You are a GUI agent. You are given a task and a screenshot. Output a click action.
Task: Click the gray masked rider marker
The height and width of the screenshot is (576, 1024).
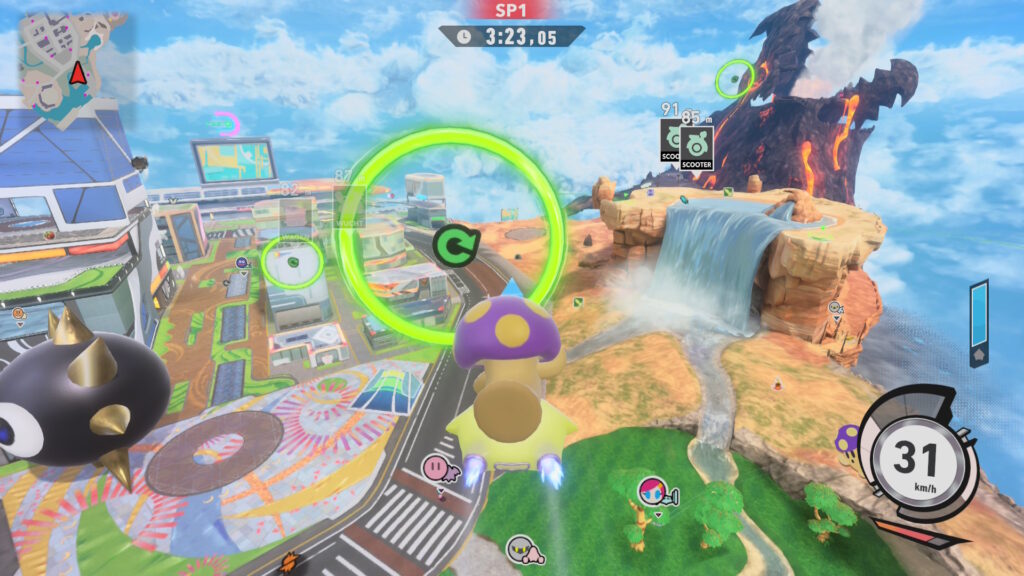[x=519, y=548]
